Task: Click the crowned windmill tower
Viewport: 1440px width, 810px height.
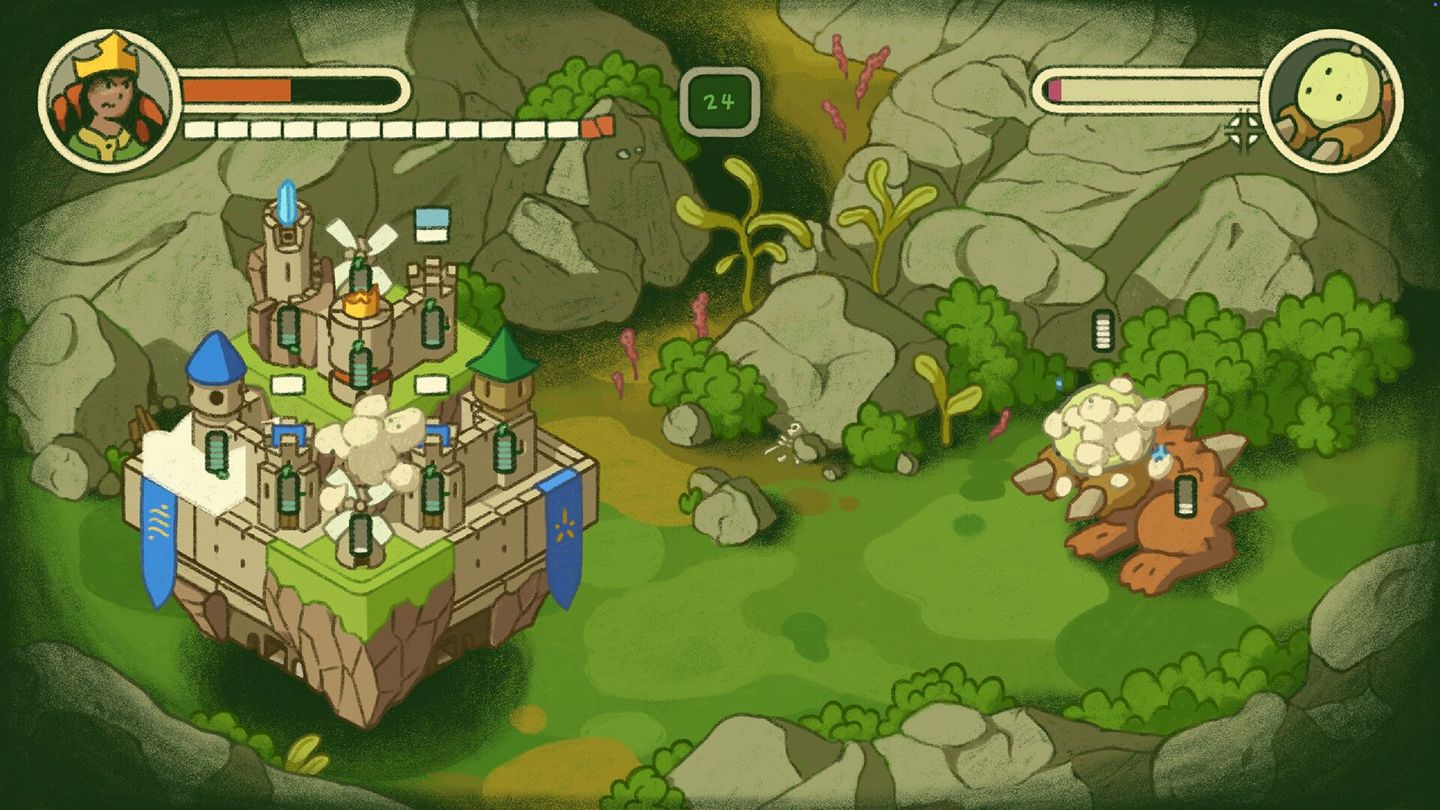Action: pyautogui.click(x=360, y=300)
